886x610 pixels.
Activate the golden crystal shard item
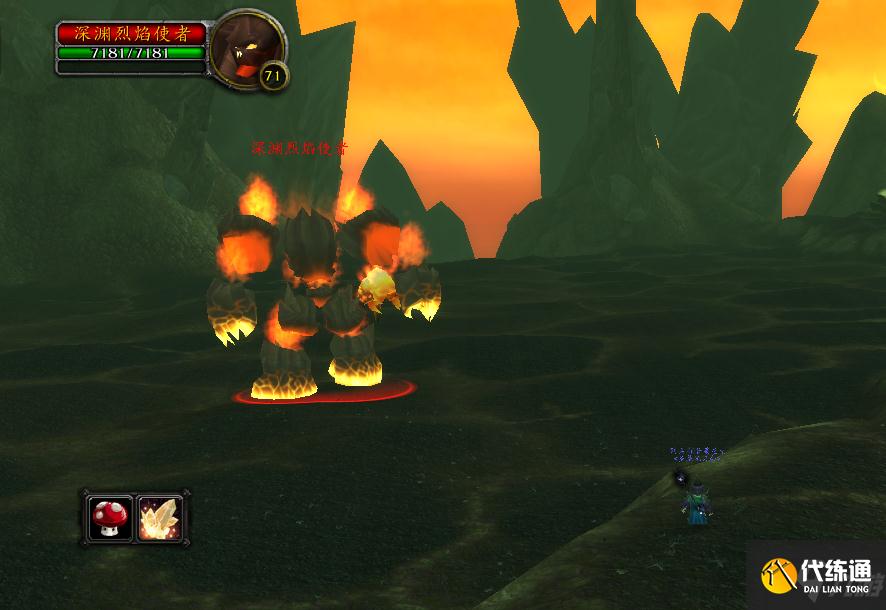click(160, 518)
